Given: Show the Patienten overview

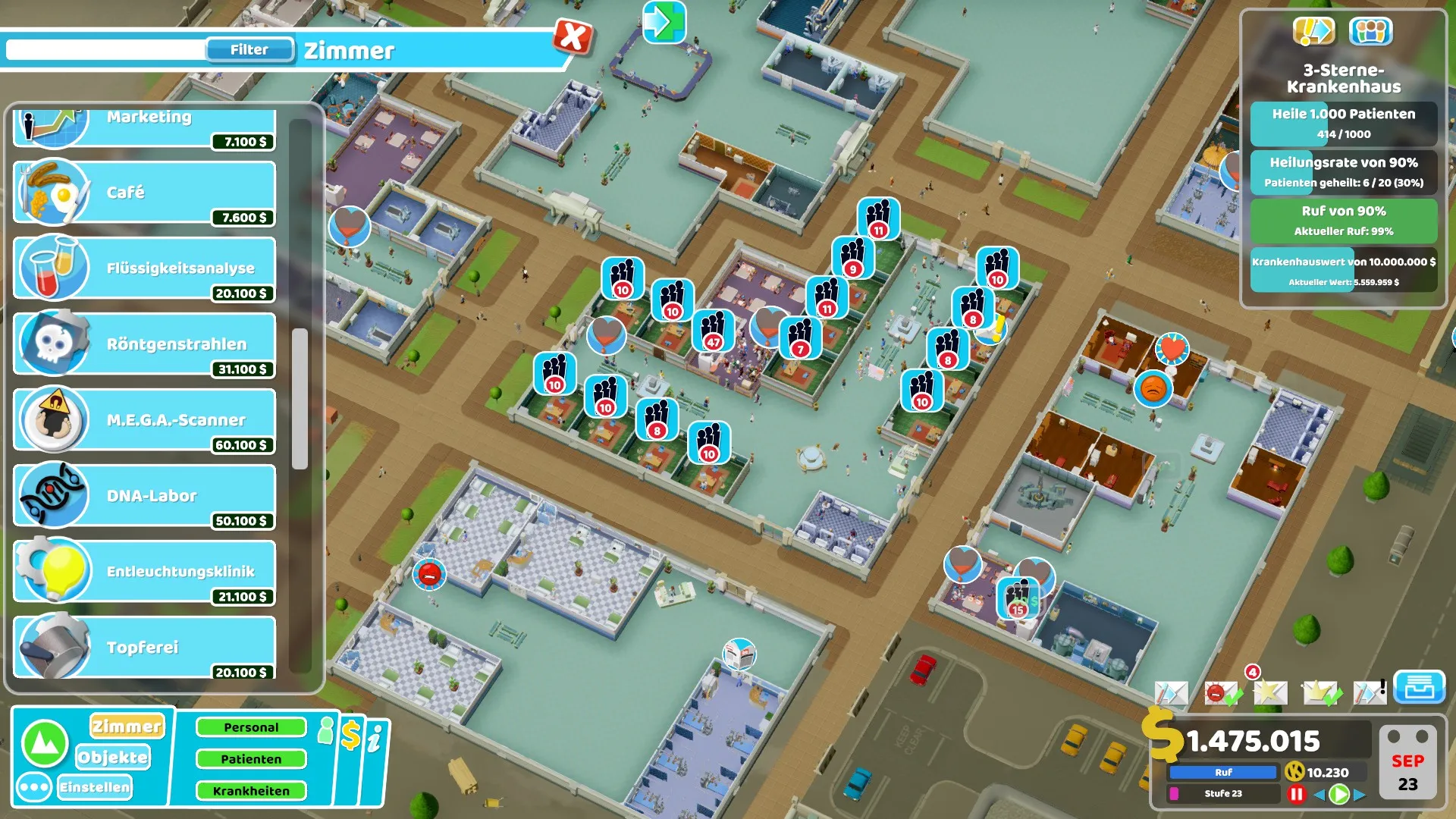Looking at the screenshot, I should pos(251,759).
